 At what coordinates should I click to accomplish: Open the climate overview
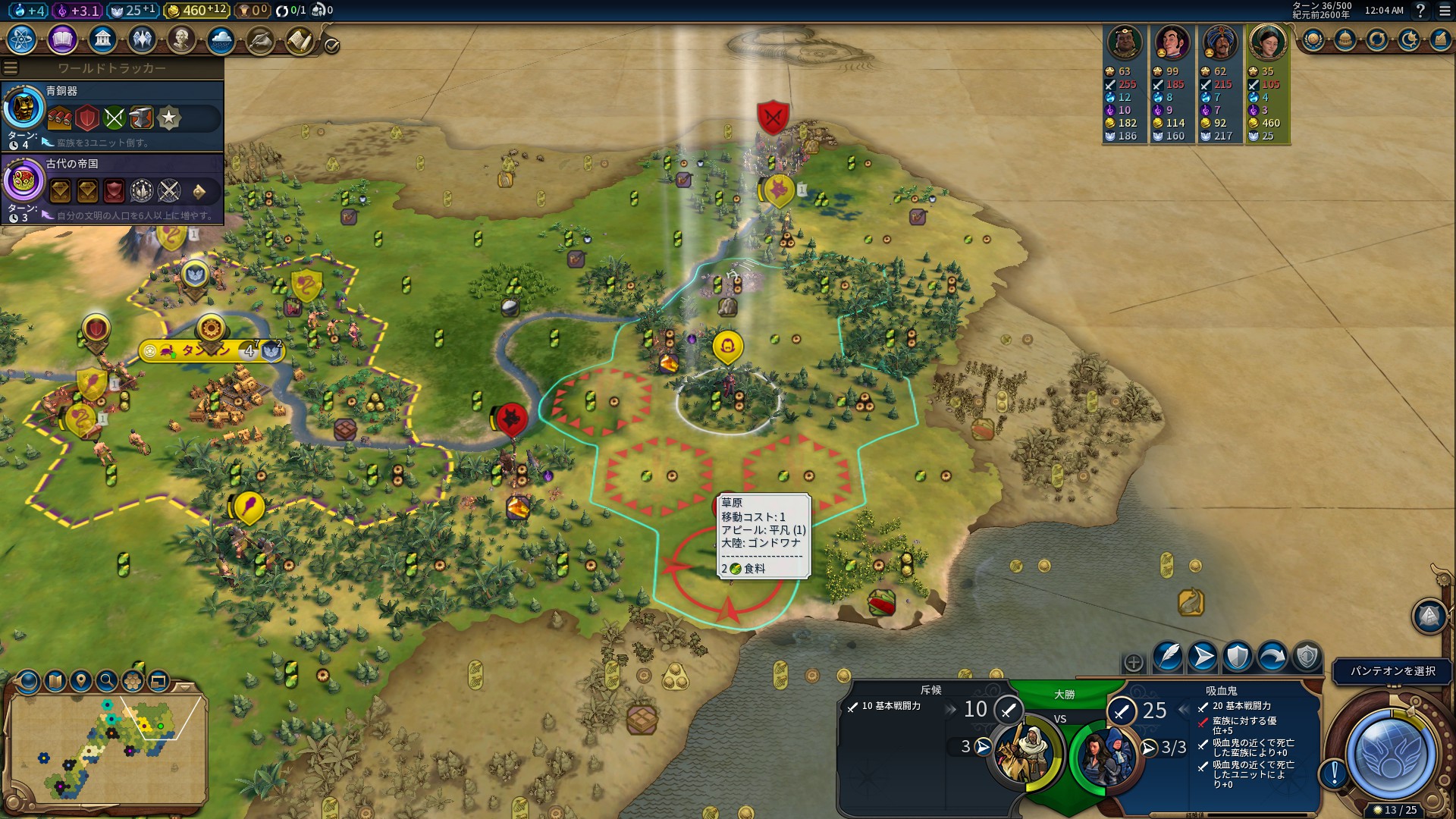tap(223, 40)
